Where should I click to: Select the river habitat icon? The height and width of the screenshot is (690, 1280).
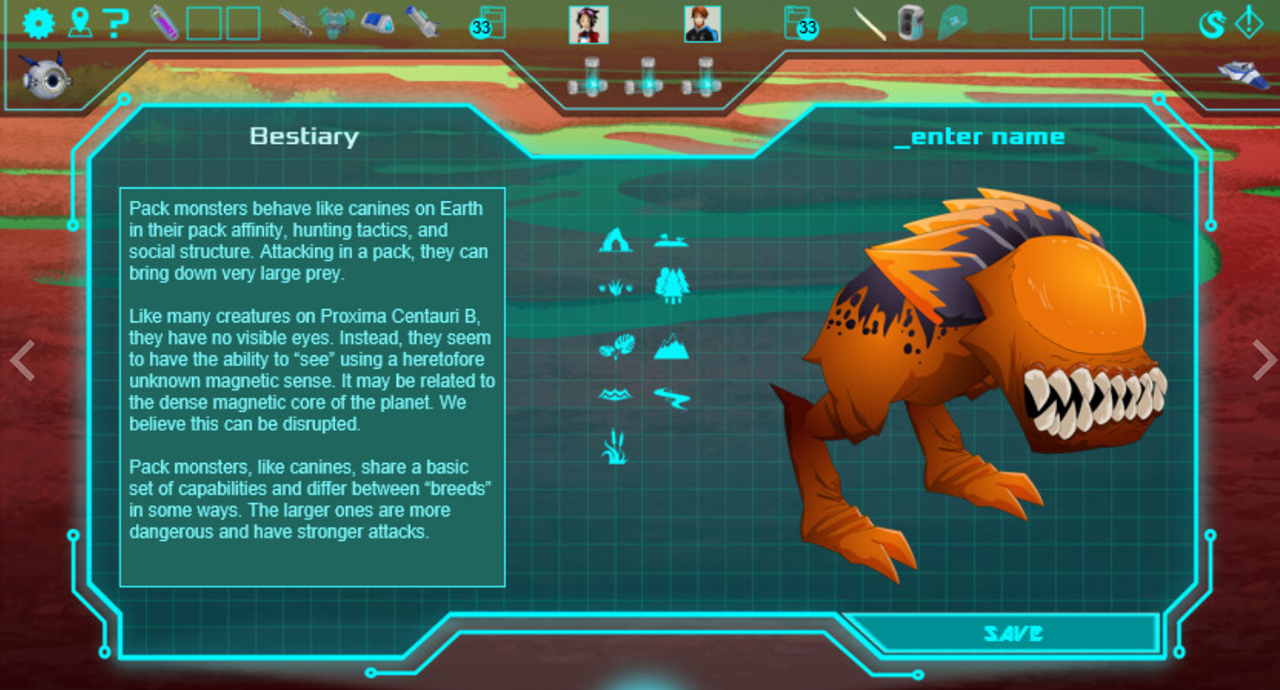click(x=671, y=398)
